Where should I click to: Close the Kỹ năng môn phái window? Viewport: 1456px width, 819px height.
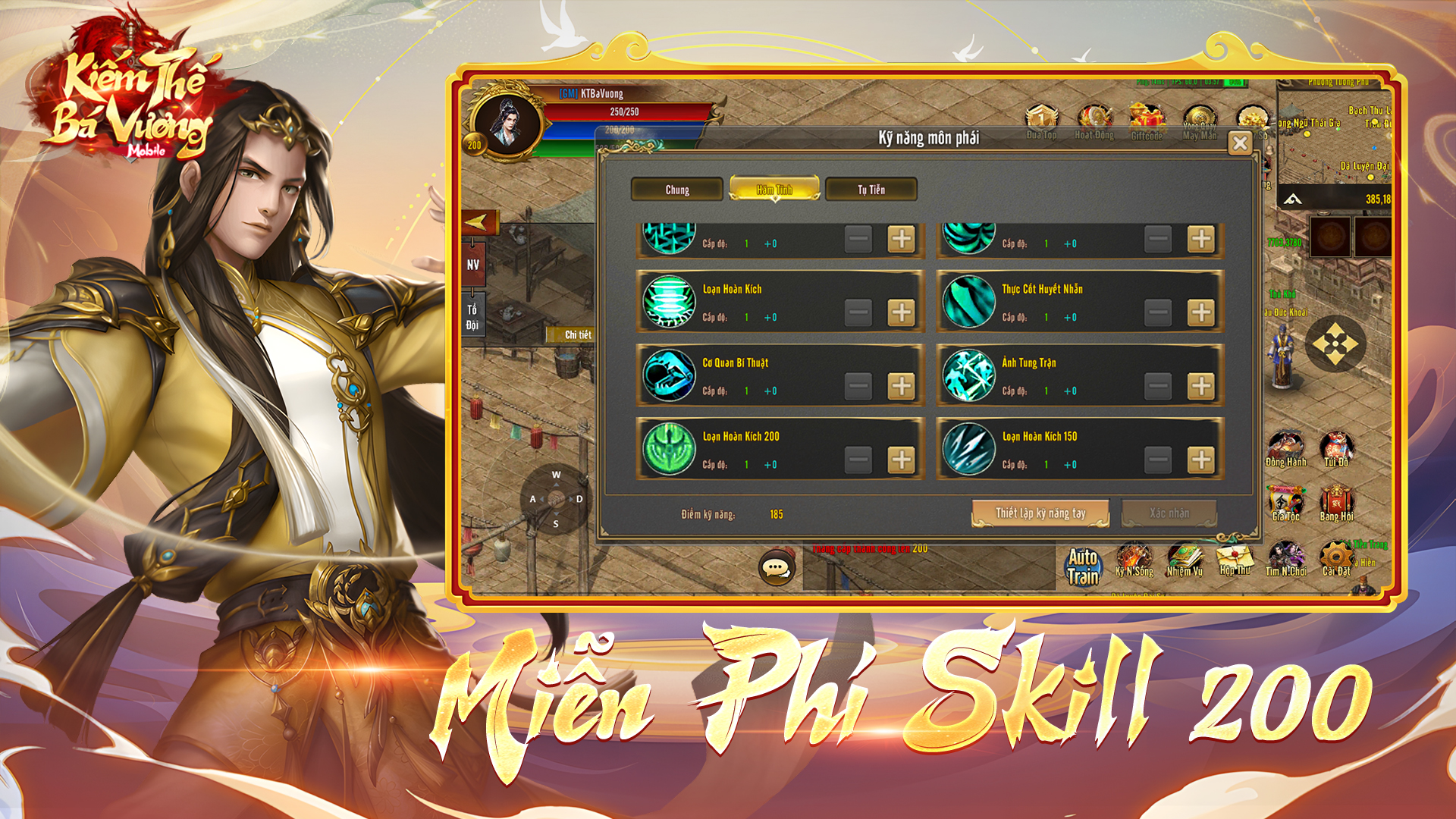point(1240,143)
